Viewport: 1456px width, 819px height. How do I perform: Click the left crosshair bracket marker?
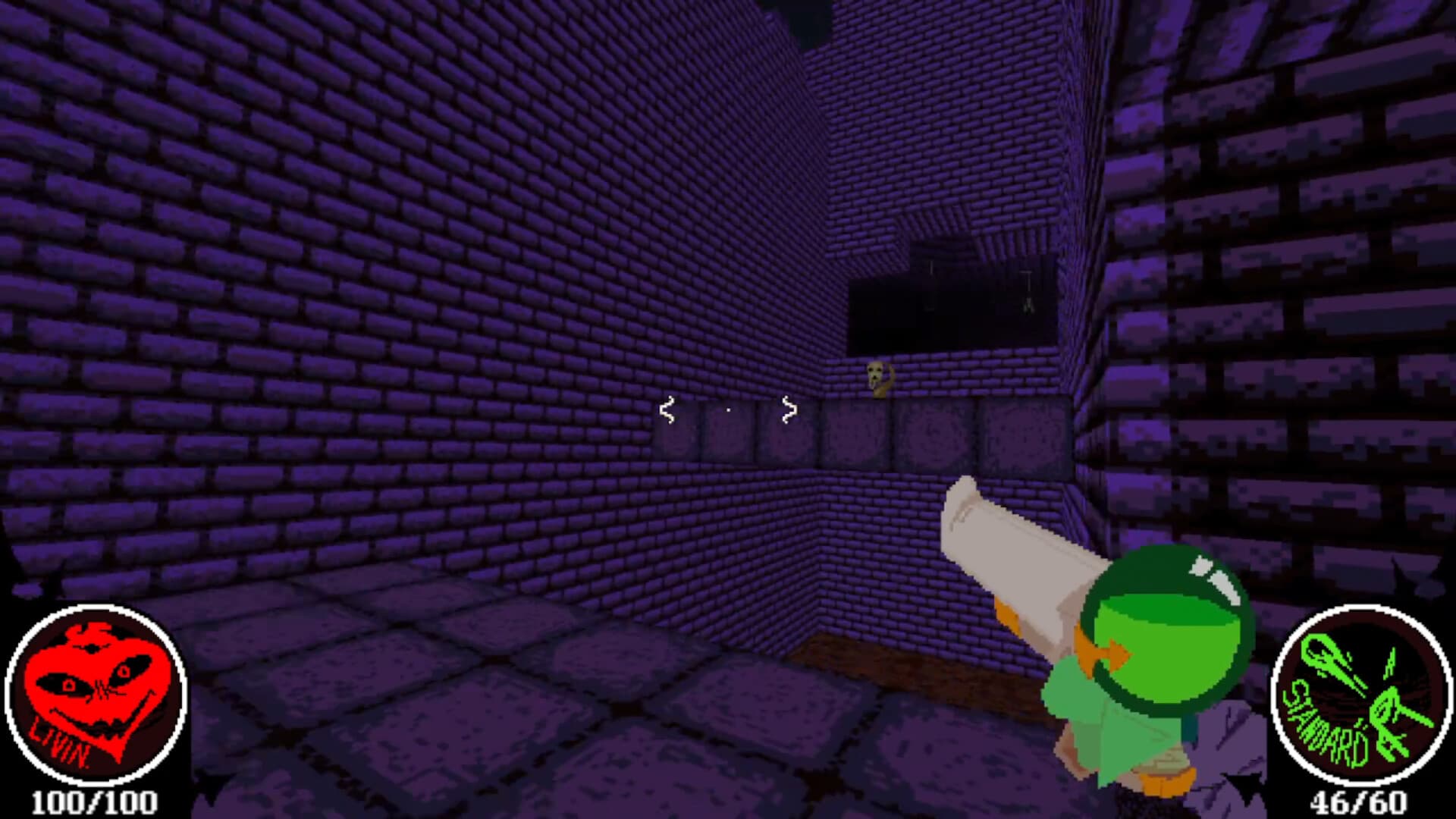pos(667,409)
